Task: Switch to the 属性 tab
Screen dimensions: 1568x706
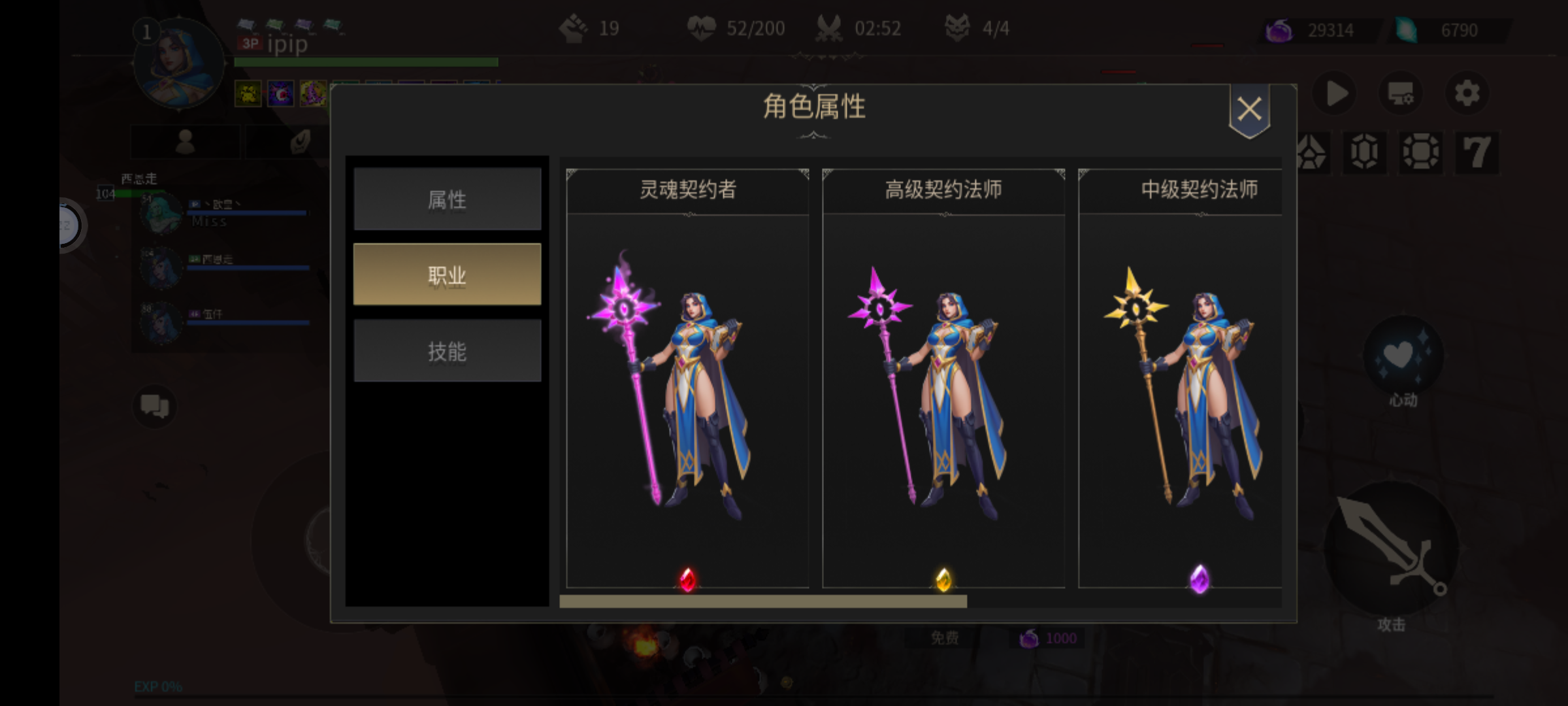Action: point(448,198)
